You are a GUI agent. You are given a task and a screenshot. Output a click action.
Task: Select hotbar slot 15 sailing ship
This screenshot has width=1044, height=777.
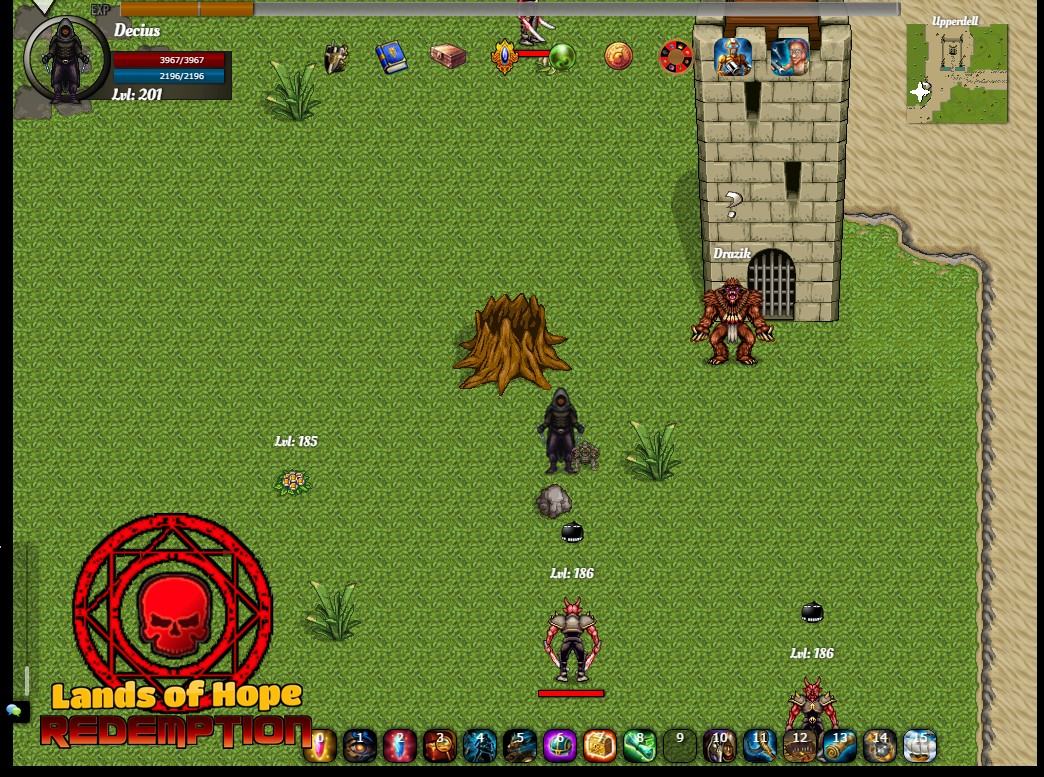[x=920, y=745]
